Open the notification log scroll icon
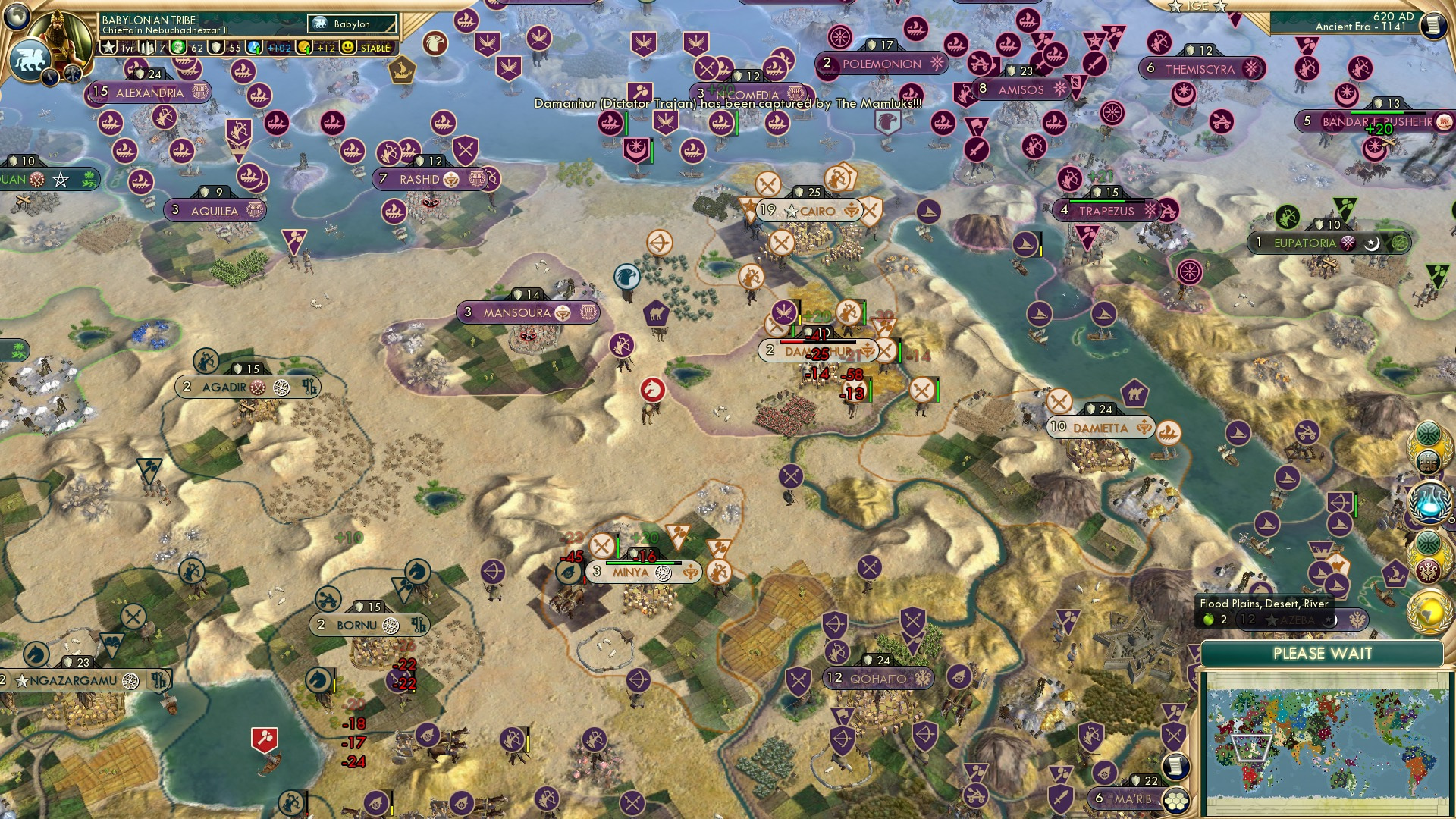The width and height of the screenshot is (1456, 819). (x=1175, y=766)
